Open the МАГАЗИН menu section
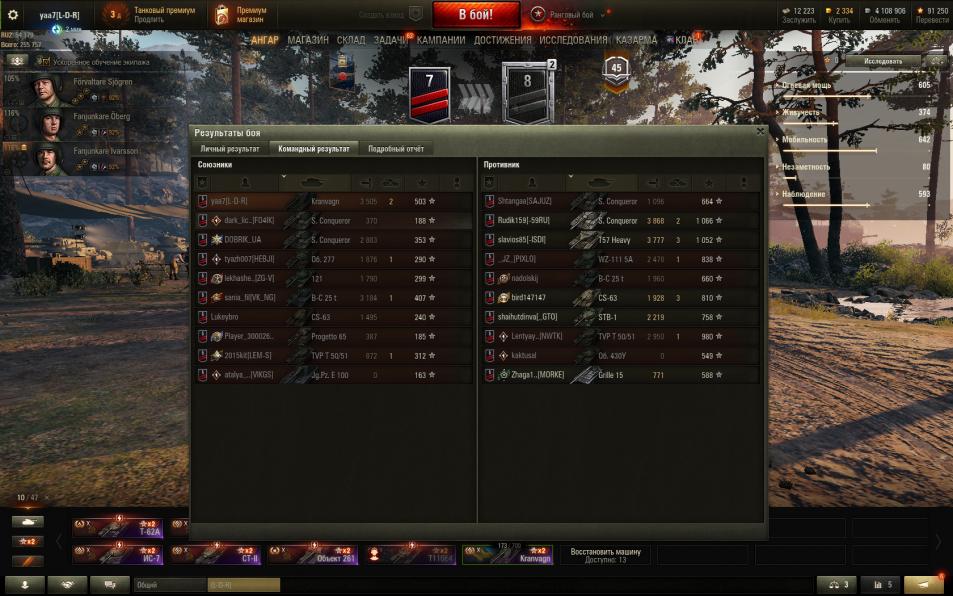The height and width of the screenshot is (596, 953). coord(307,40)
